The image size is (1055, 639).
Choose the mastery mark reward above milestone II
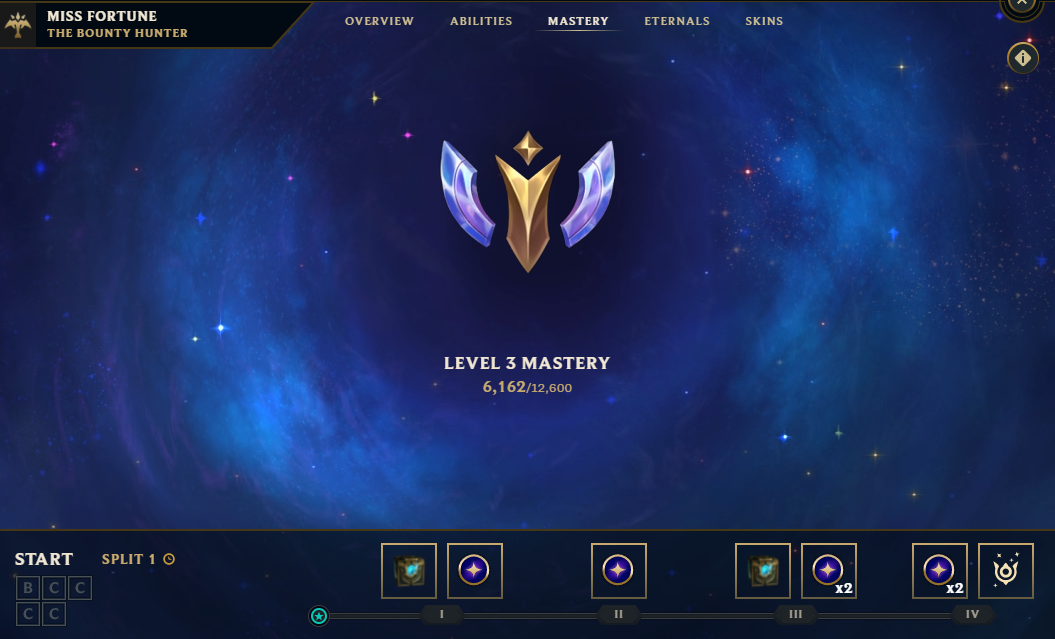pos(619,571)
